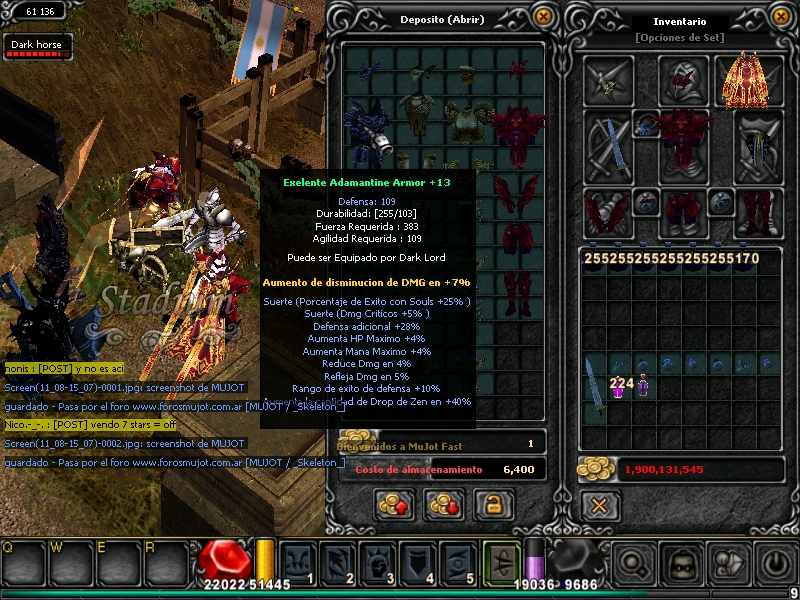The image size is (800, 600).
Task: Click the X button below the inventory zen
Action: coord(599,505)
